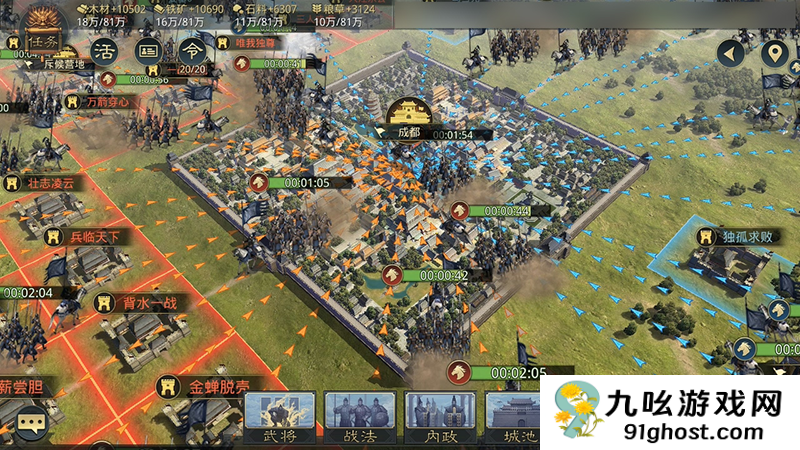Open the 任务 quest panel
The image size is (800, 450).
[x=42, y=42]
